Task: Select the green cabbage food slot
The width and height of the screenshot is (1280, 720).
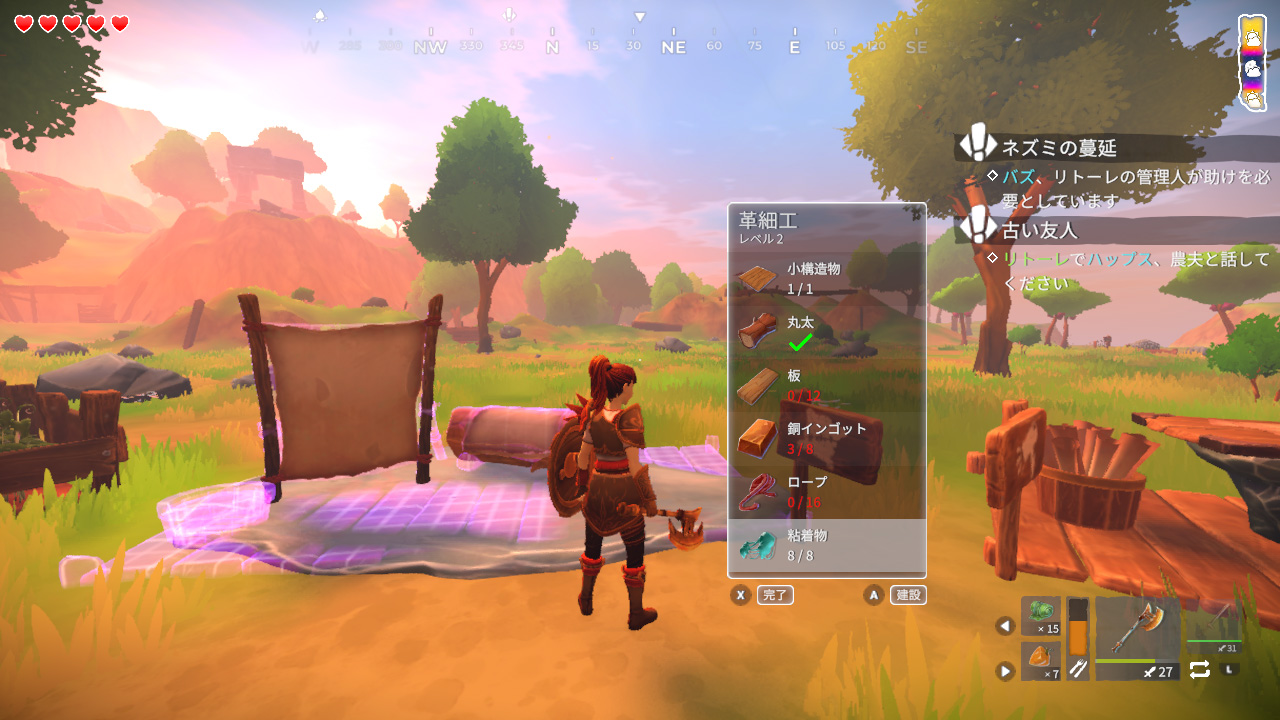Action: pos(1041,616)
